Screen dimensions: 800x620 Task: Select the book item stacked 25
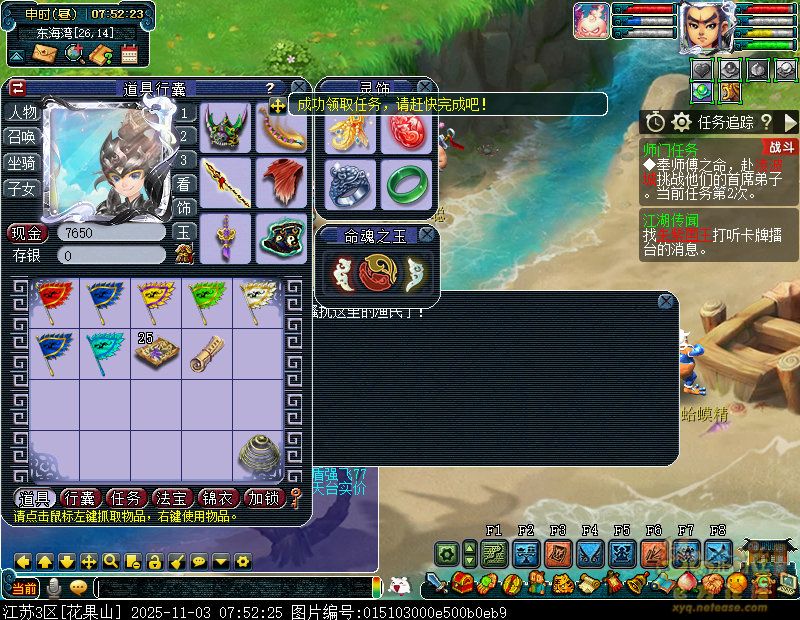[156, 351]
